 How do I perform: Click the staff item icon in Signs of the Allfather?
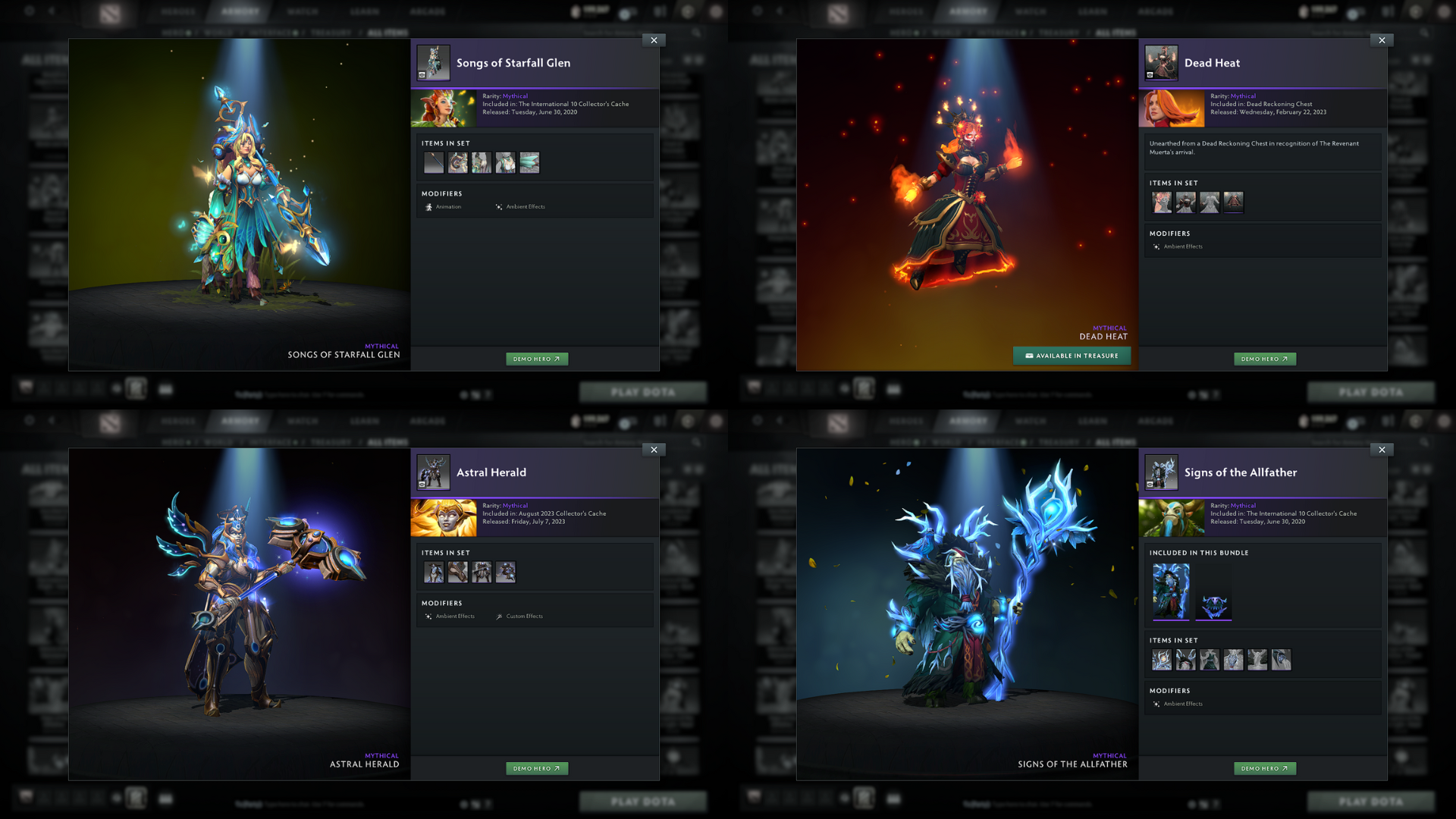(x=1162, y=660)
